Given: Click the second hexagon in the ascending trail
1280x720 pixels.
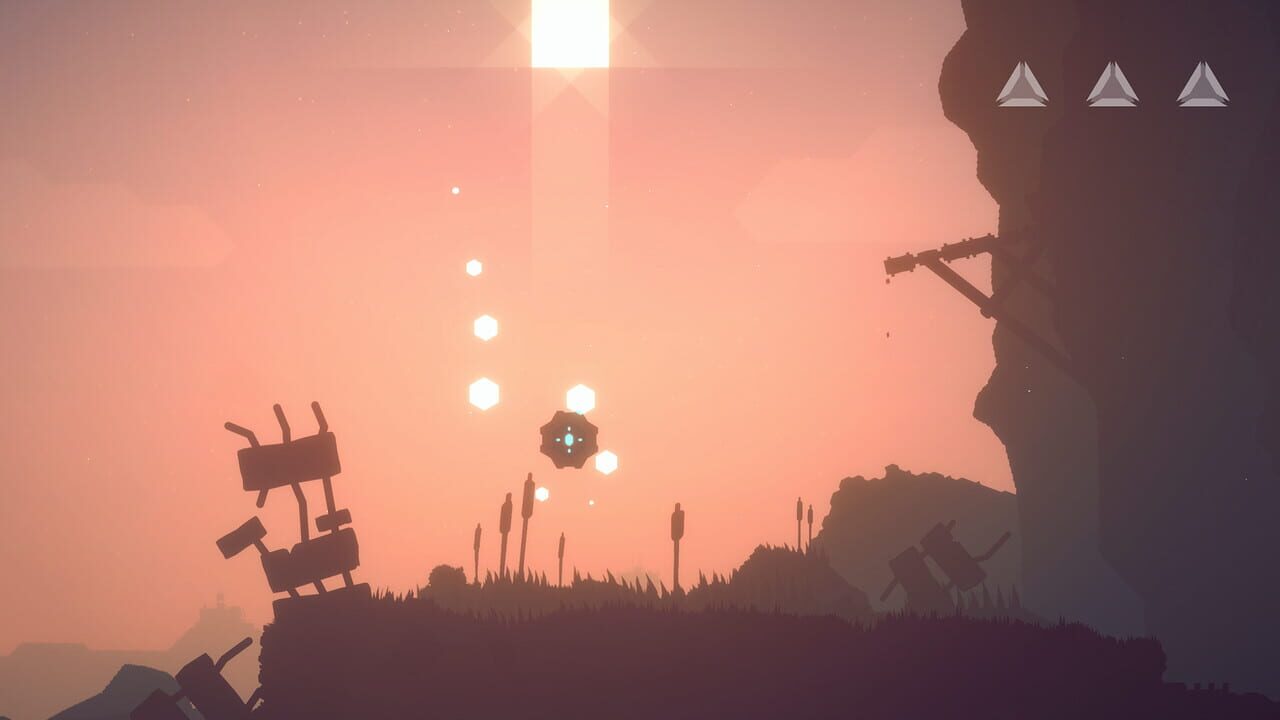Looking at the screenshot, I should pyautogui.click(x=484, y=325).
